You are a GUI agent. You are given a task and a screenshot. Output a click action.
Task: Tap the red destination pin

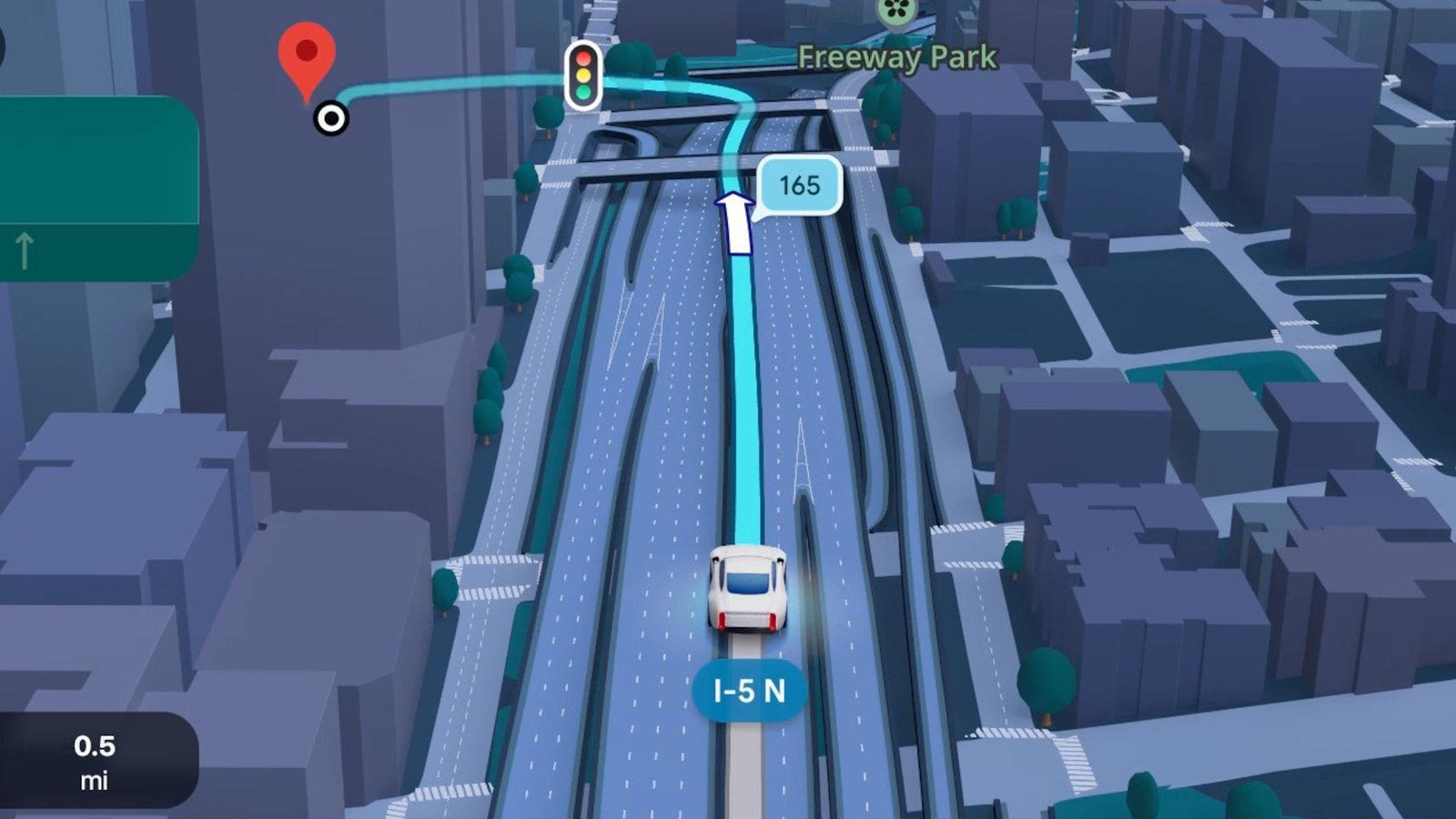tap(307, 55)
